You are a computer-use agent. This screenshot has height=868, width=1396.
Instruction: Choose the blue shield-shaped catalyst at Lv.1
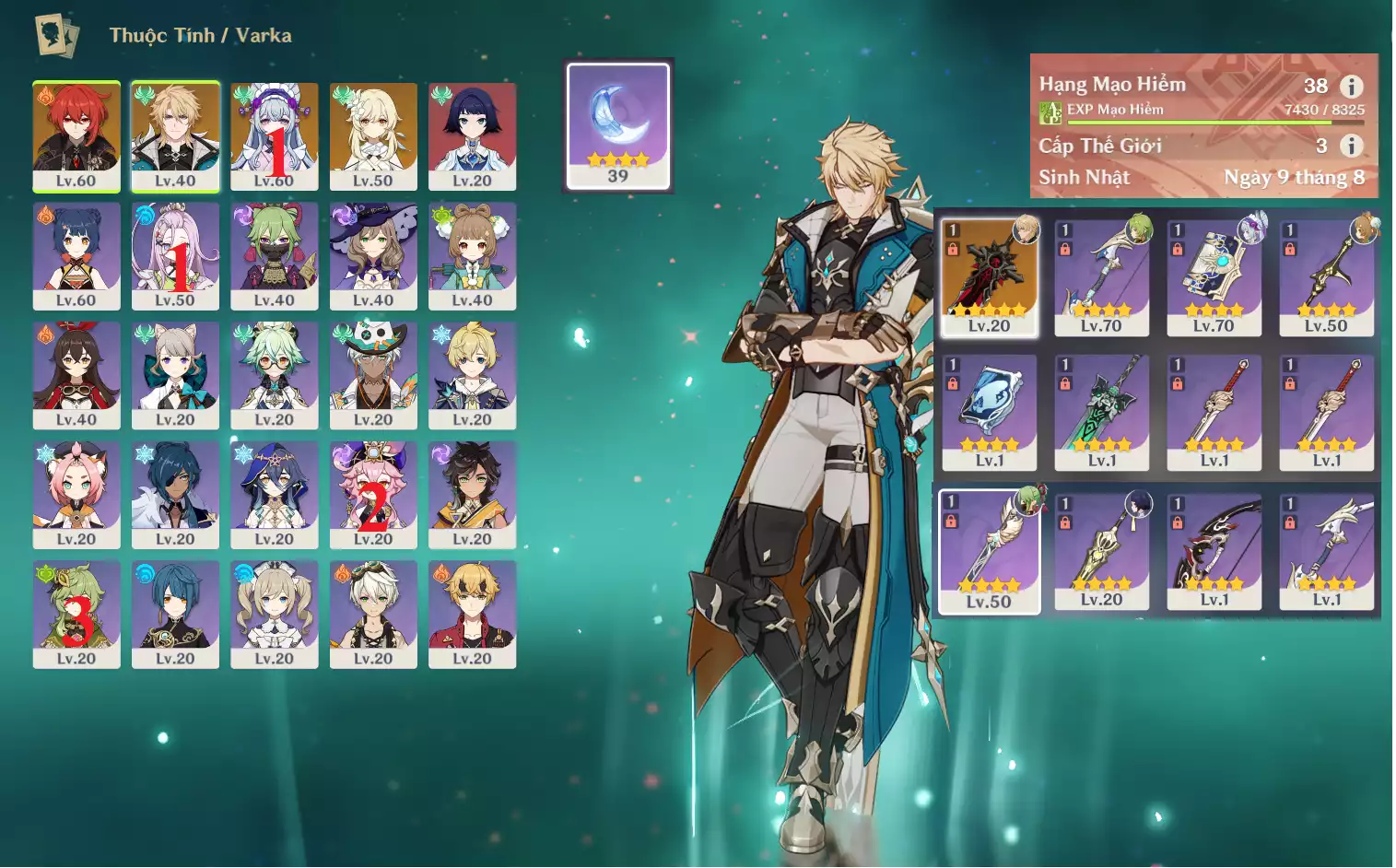tap(989, 412)
